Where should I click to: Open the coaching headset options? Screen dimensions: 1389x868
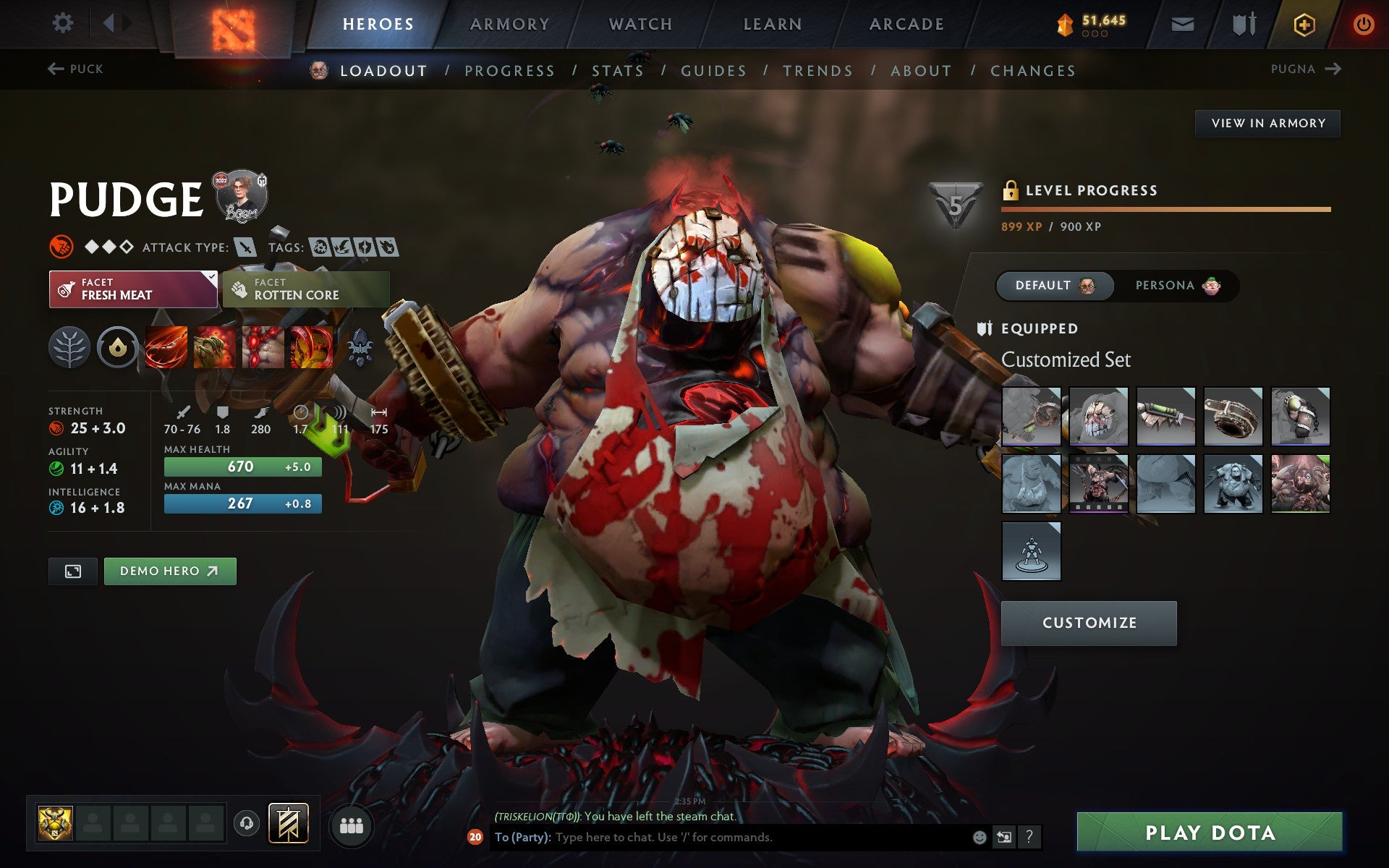tap(246, 825)
